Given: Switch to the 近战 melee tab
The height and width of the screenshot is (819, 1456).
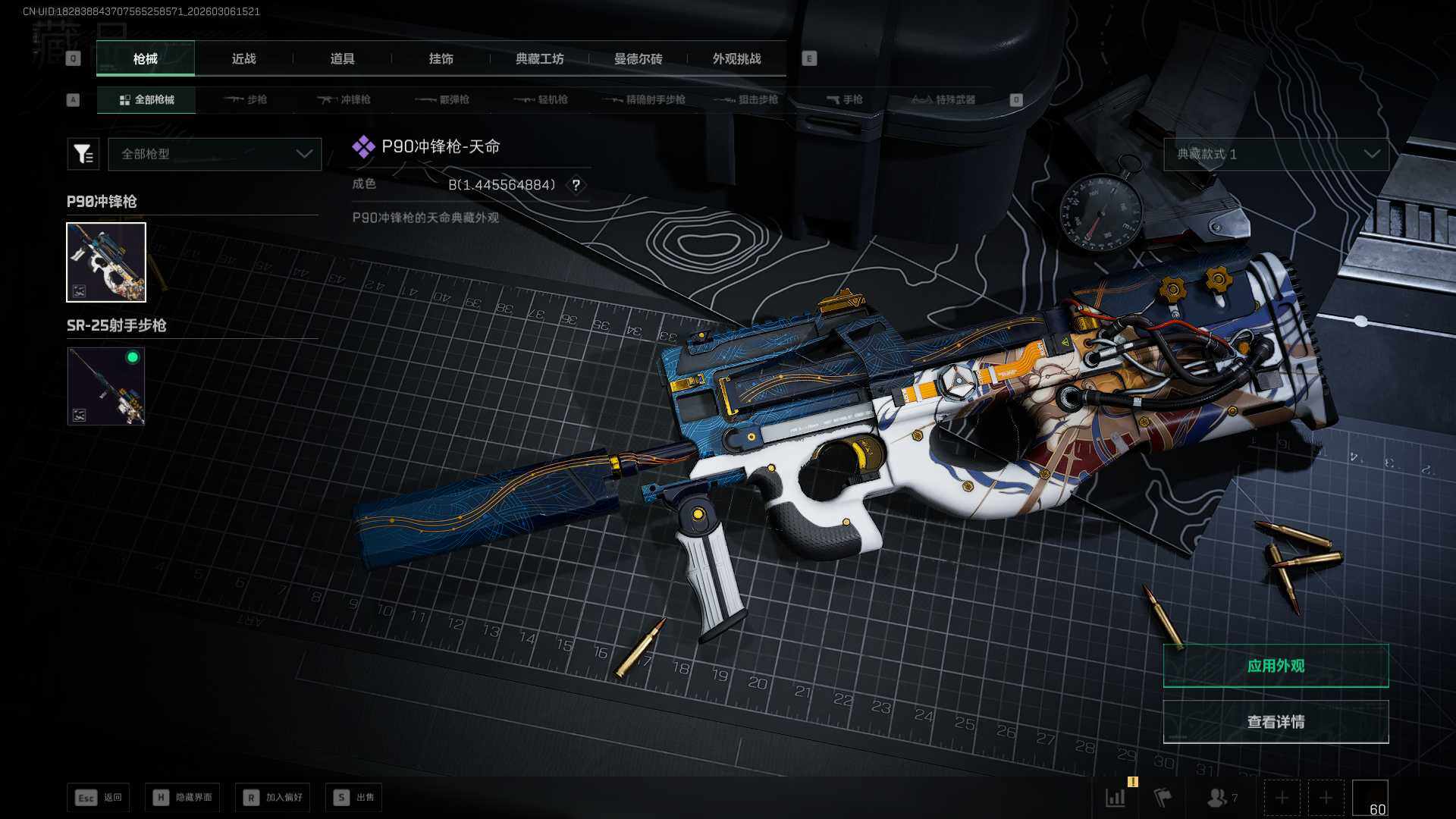Looking at the screenshot, I should [x=243, y=59].
